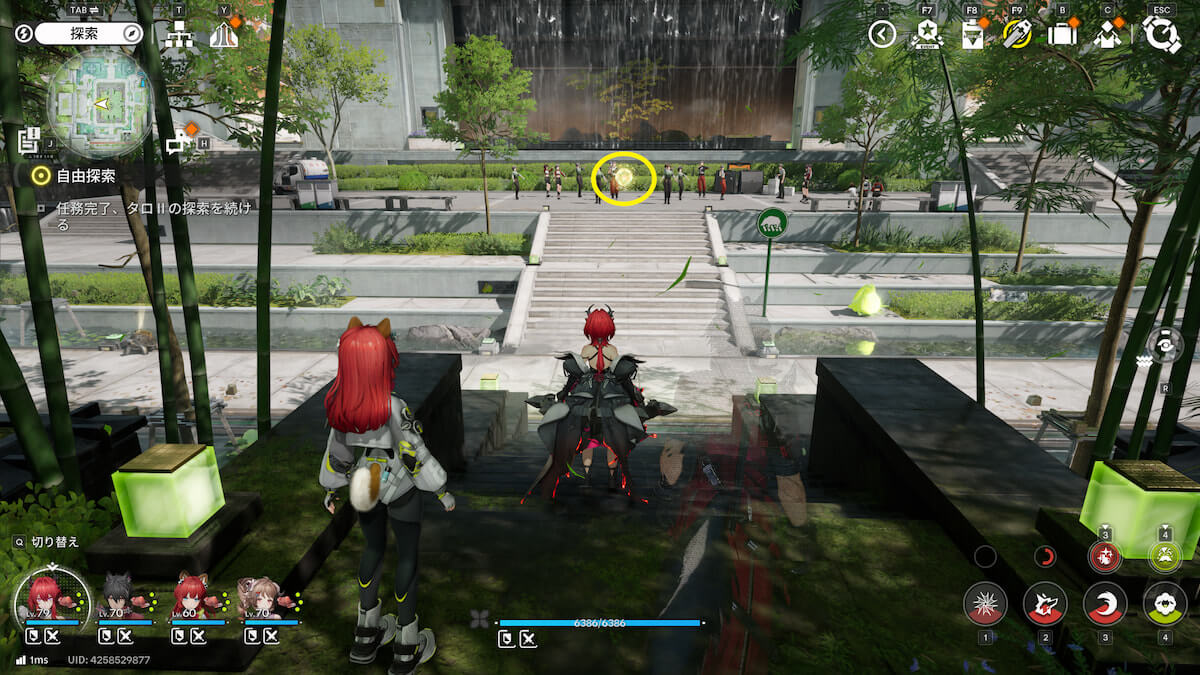This screenshot has height=675, width=1200.
Task: Open the yellow-ringed ticket icon
Action: 1017,35
